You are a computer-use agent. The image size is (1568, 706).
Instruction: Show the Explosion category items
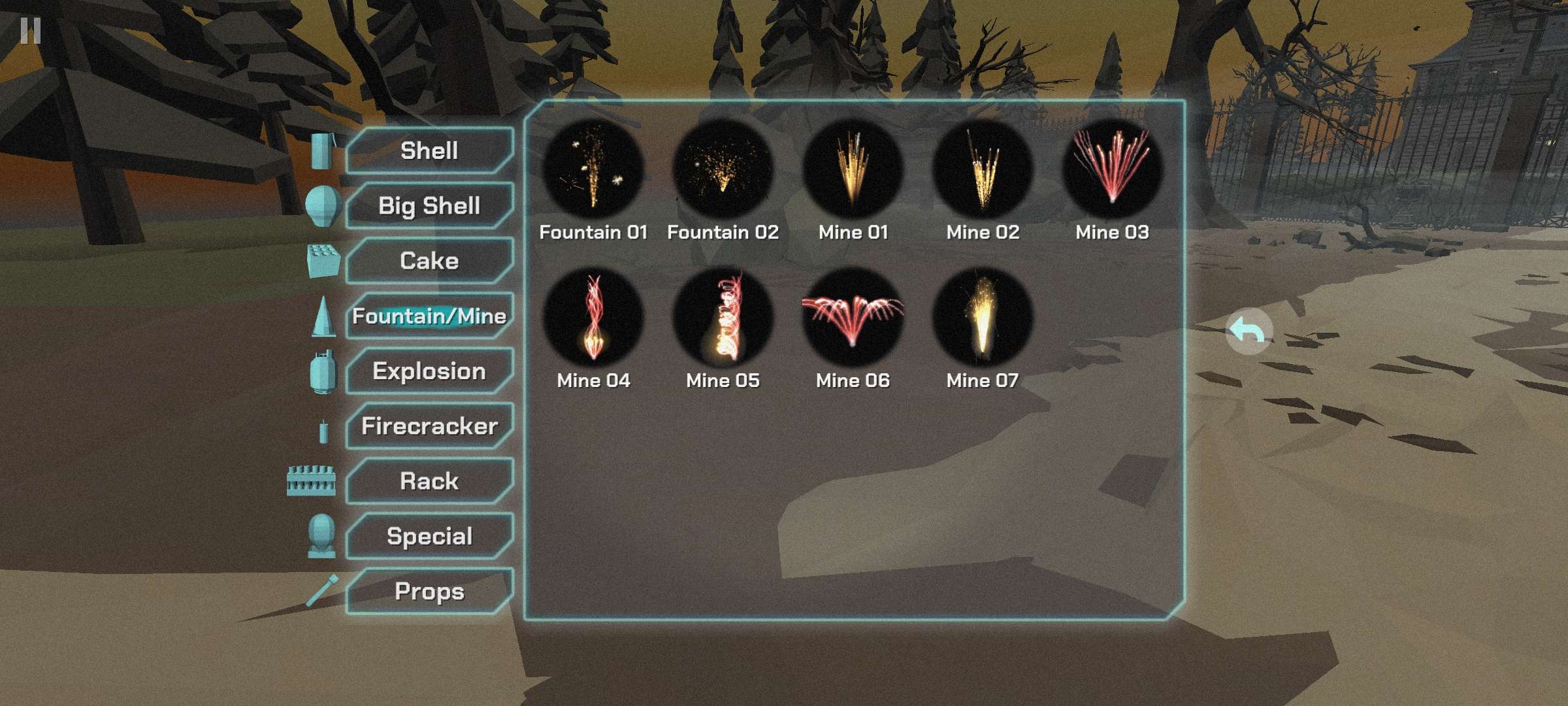click(429, 371)
